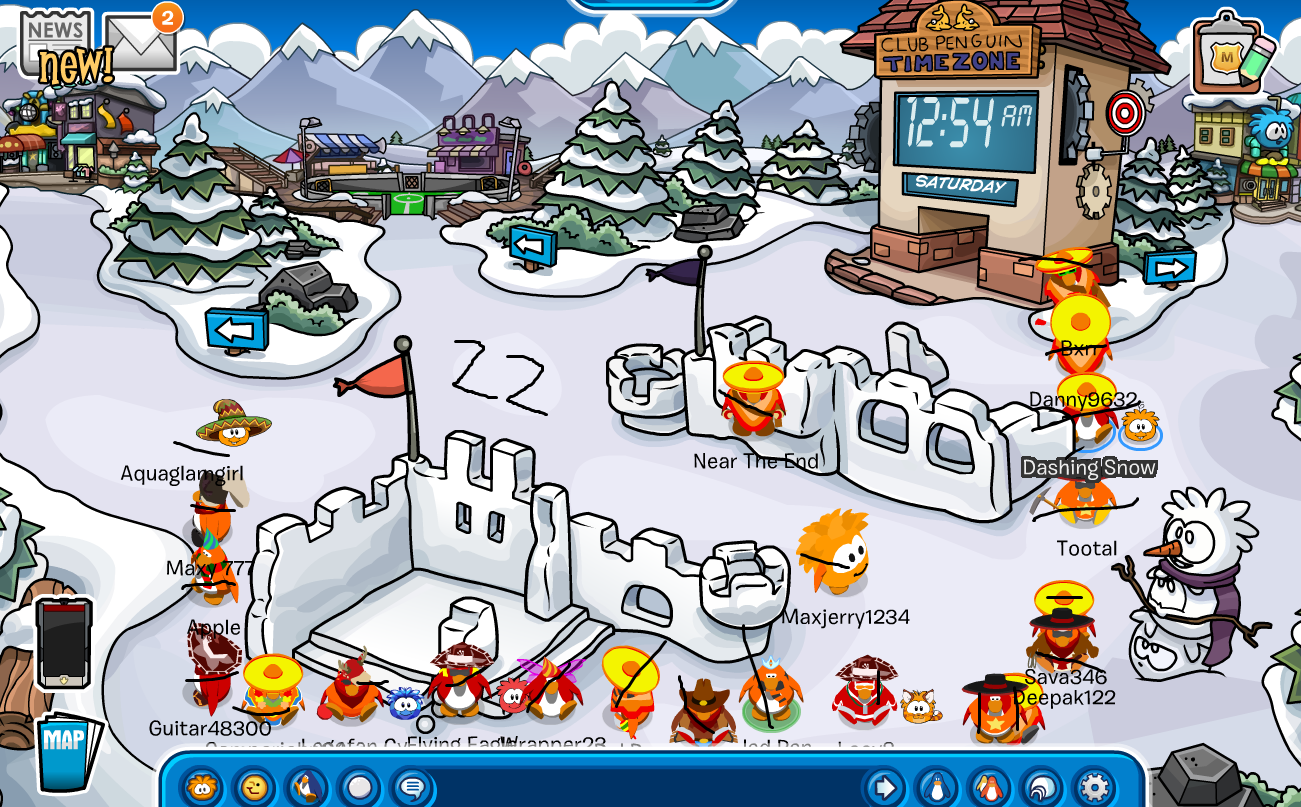Screen dimensions: 1301x807
Task: Open your penguin player card
Action: coord(937,787)
